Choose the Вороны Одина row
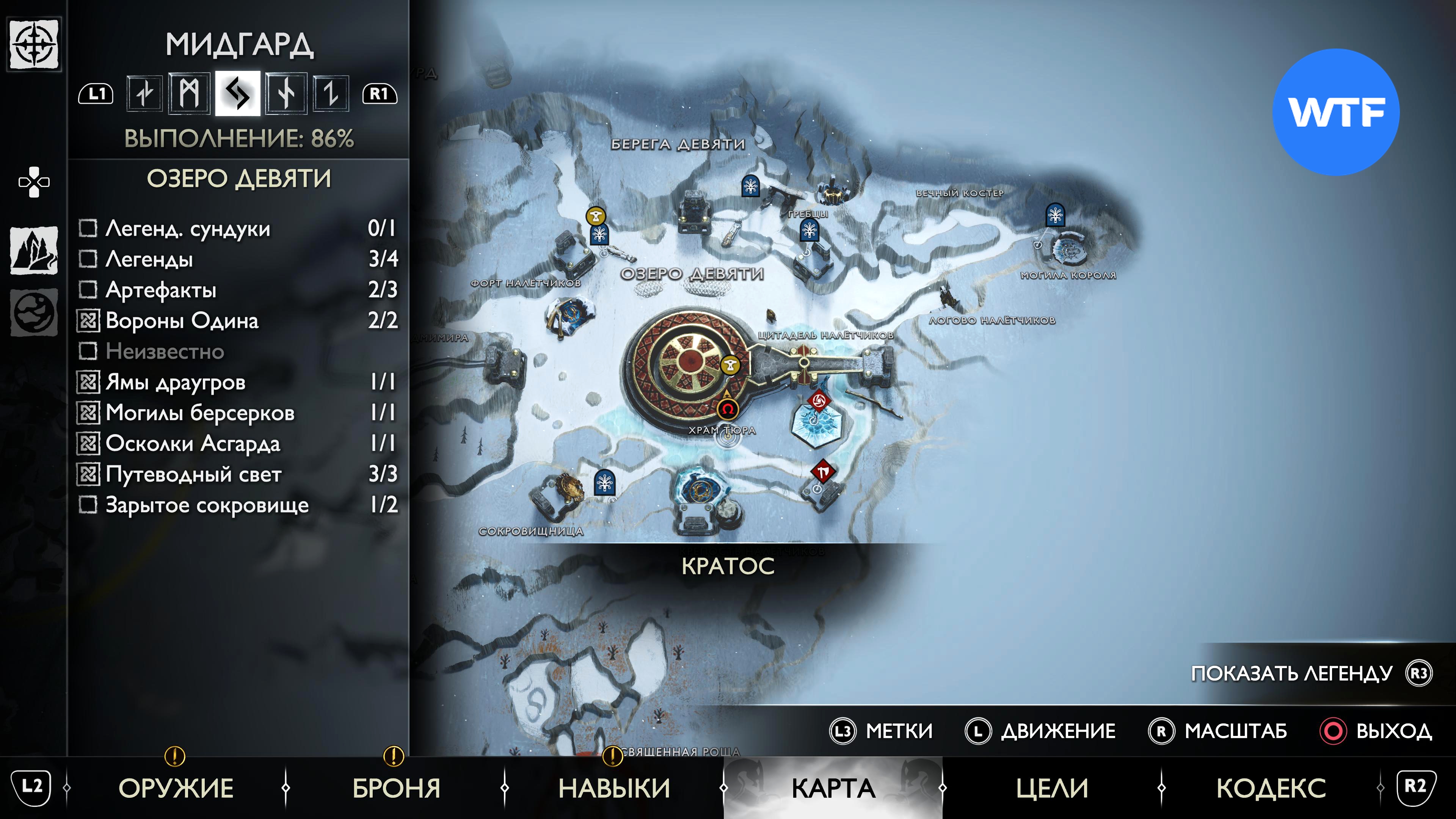Image resolution: width=1456 pixels, height=819 pixels. point(237,320)
